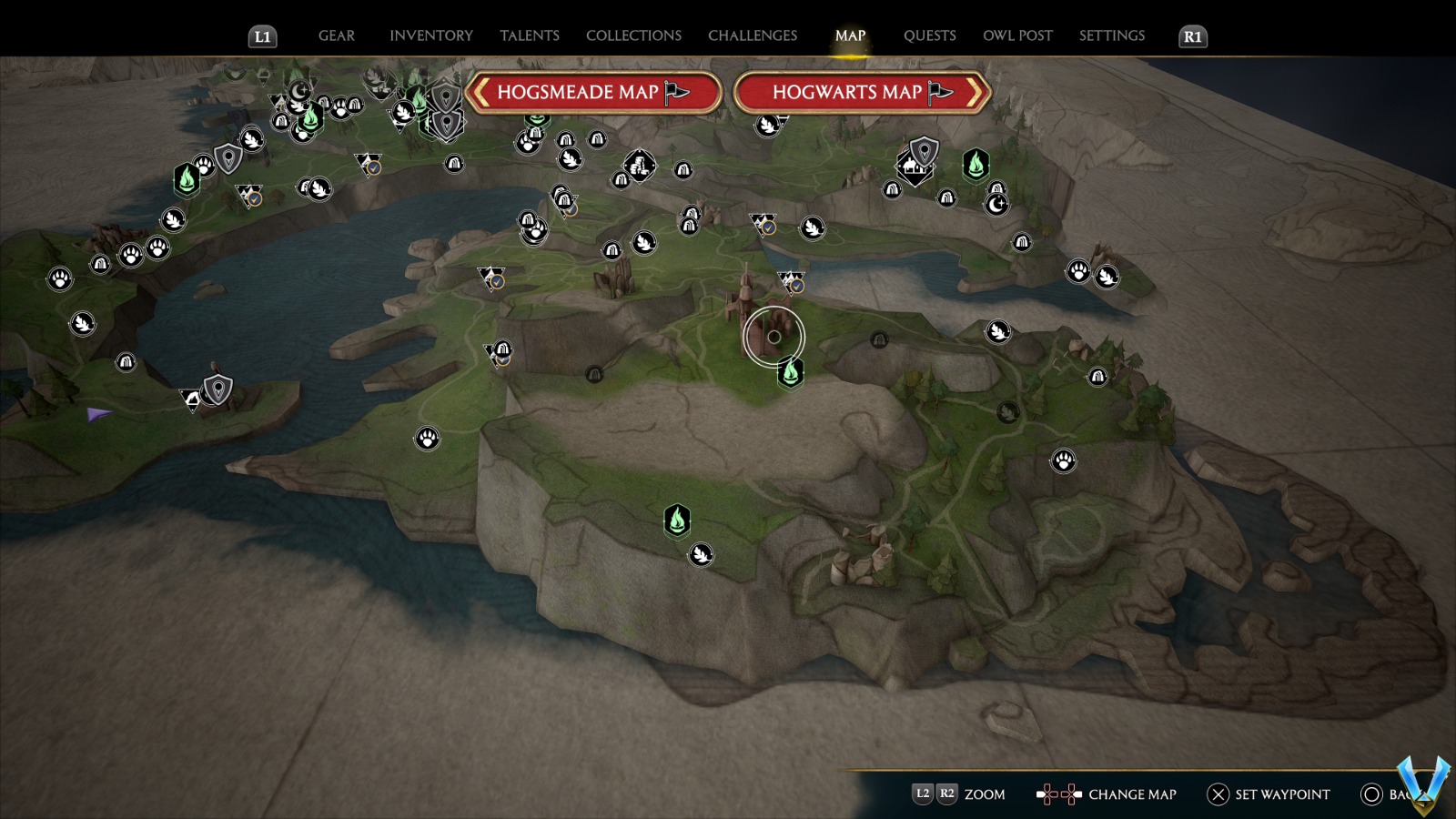
Task: Open the Gear tab
Action: (x=336, y=35)
